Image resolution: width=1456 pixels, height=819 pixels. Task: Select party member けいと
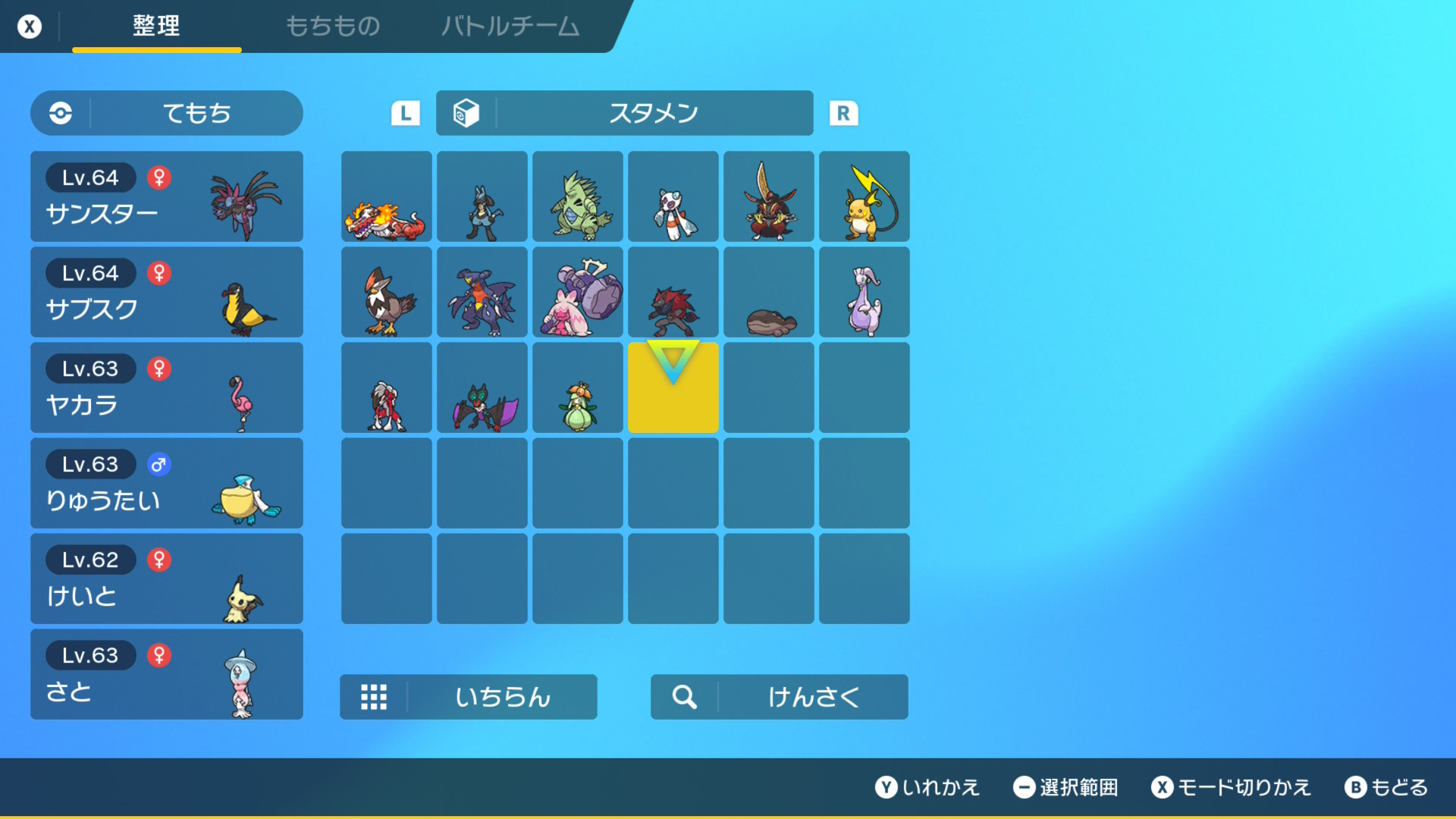(167, 579)
